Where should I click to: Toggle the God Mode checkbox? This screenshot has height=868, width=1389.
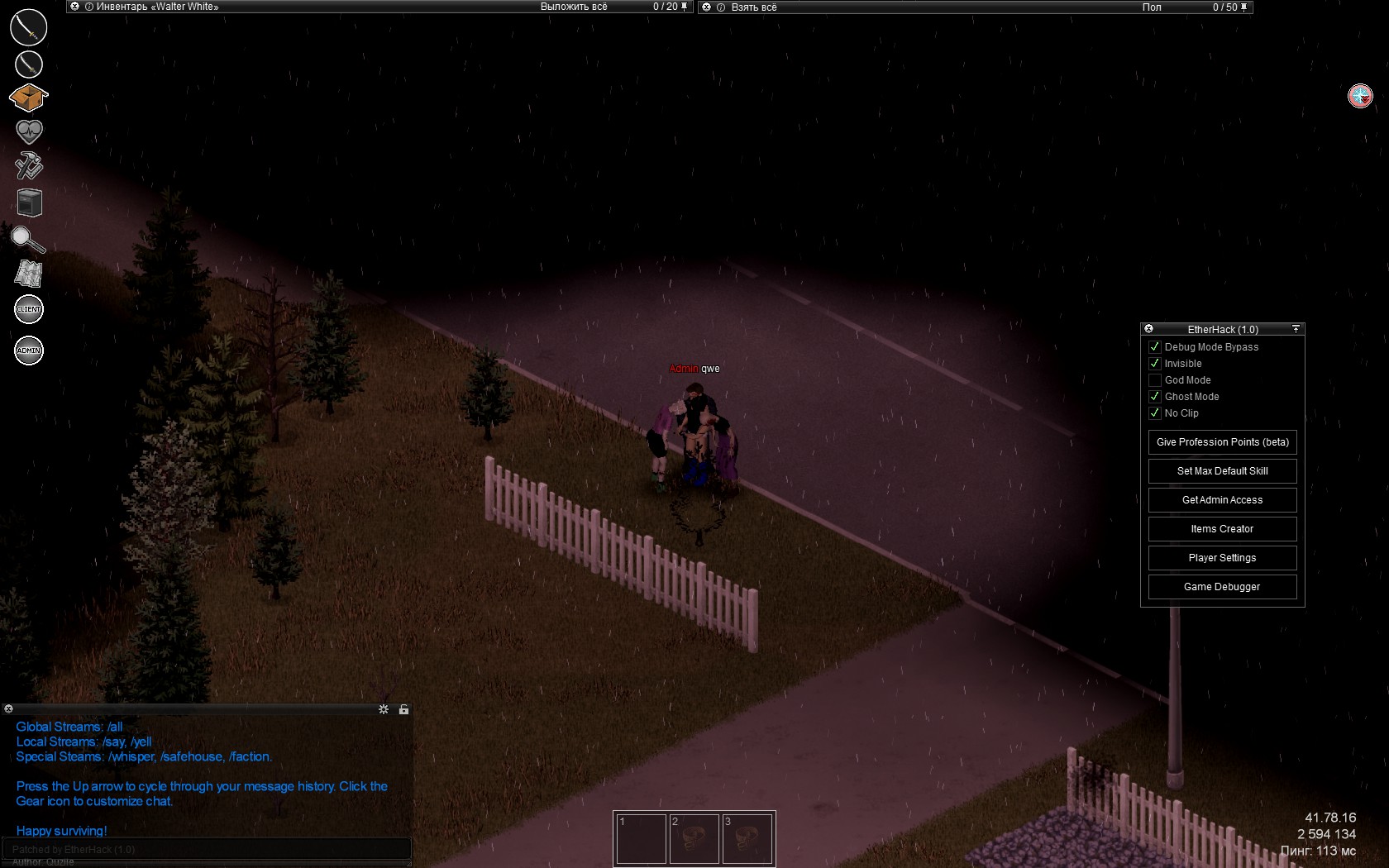(1155, 380)
